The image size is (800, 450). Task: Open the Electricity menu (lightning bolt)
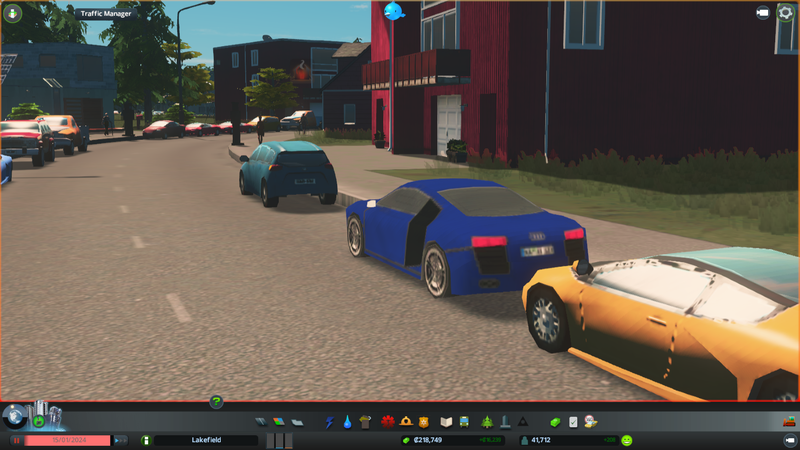[329, 422]
